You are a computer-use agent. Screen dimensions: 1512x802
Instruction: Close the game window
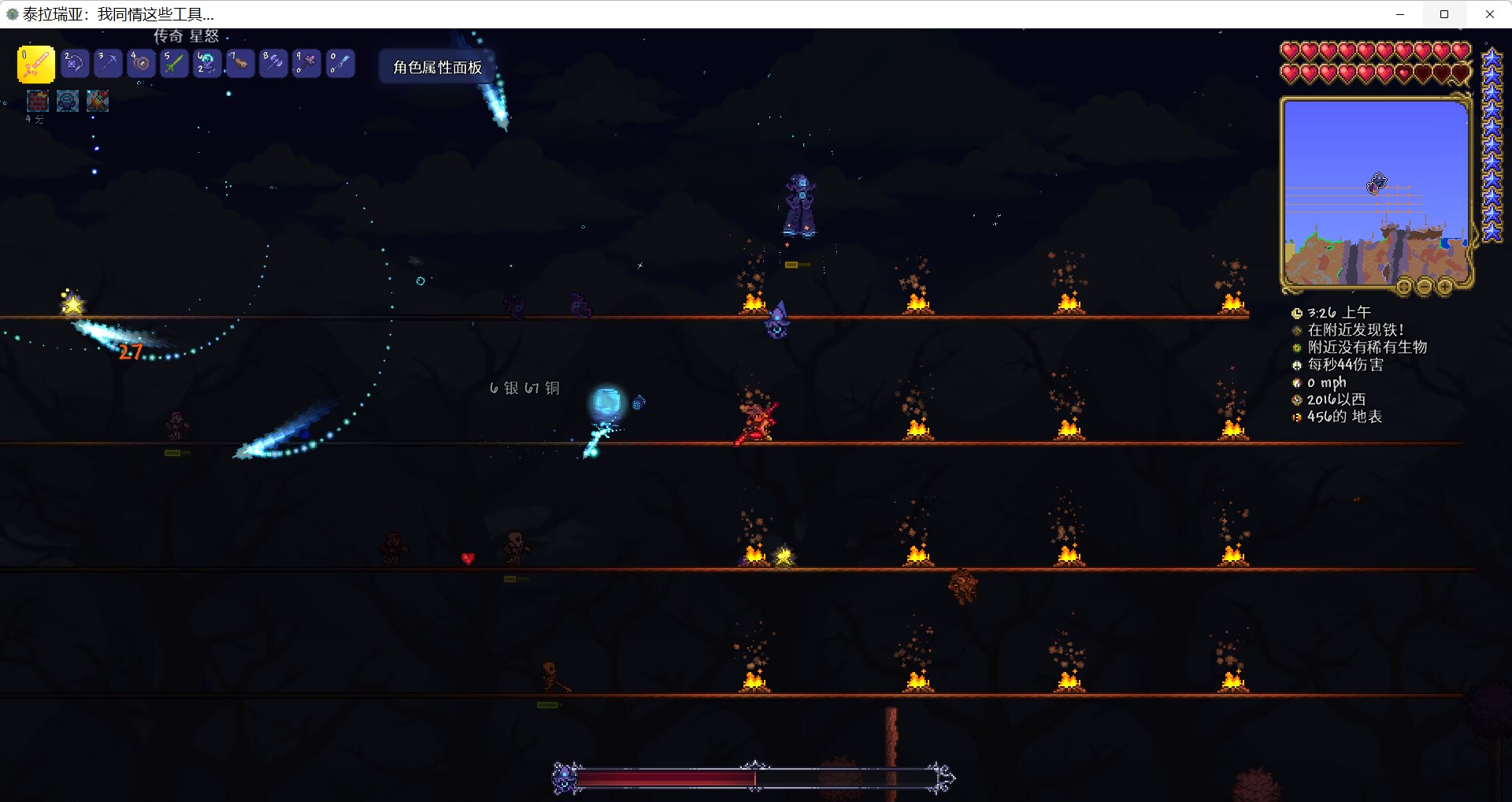1489,14
